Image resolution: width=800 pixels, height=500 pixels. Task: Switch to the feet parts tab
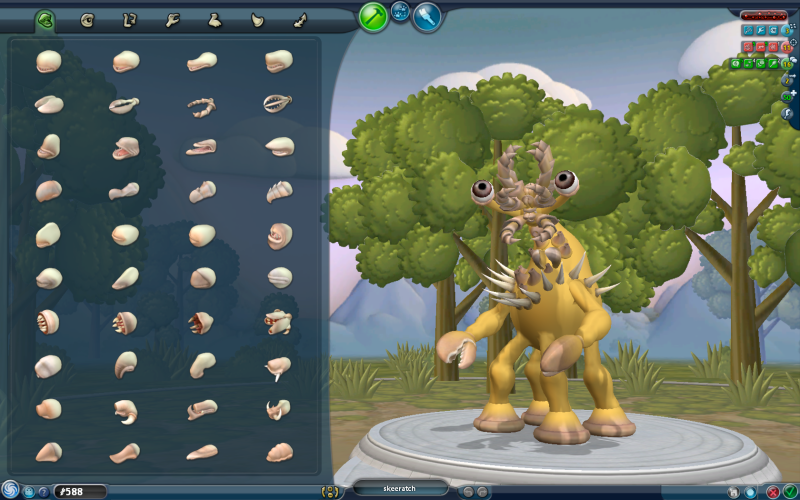pos(214,19)
